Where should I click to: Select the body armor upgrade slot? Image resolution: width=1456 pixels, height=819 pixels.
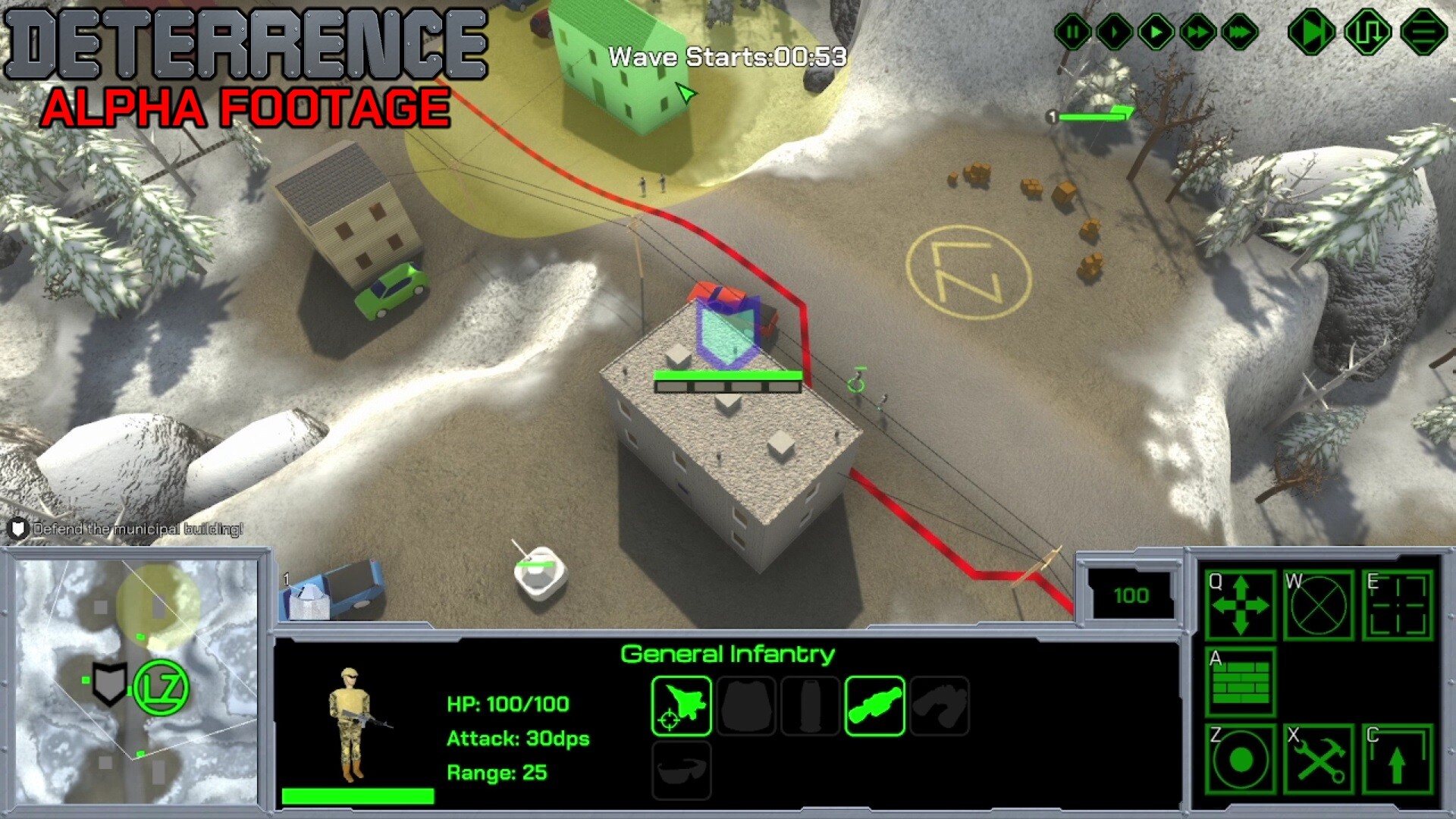[x=745, y=705]
